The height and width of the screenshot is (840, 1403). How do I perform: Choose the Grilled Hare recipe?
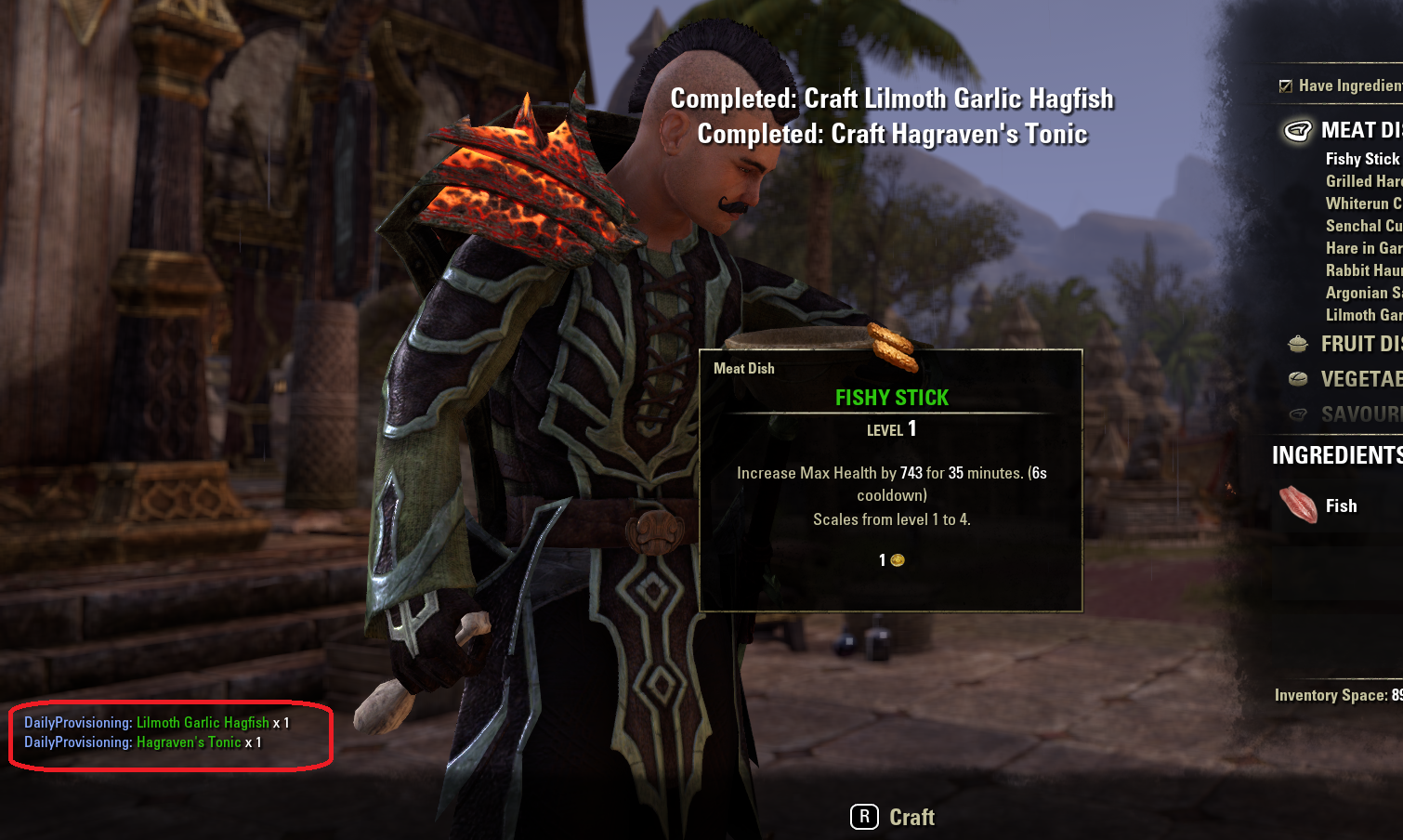1363,181
